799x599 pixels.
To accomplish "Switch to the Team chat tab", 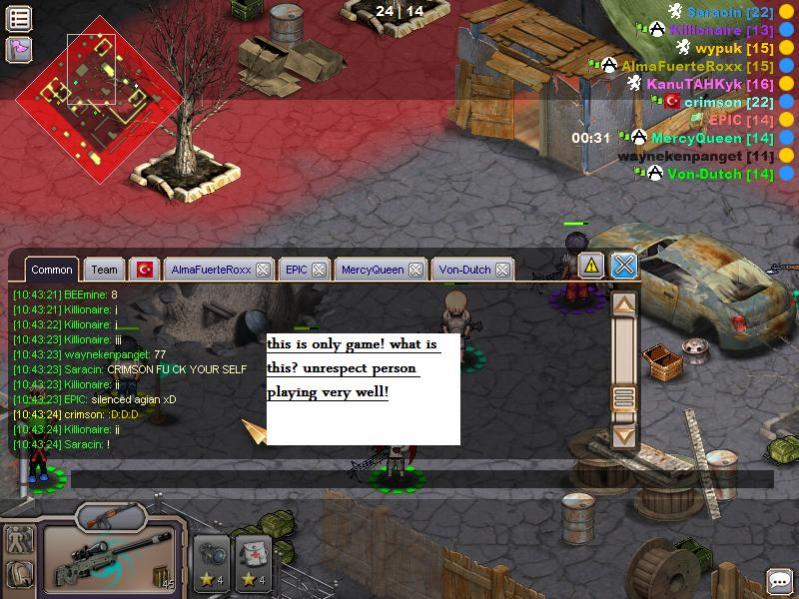I will 104,269.
